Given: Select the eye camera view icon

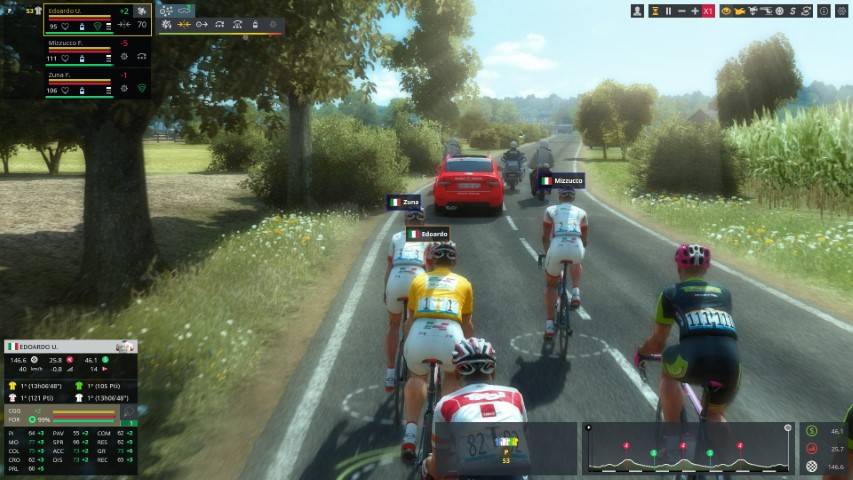Looking at the screenshot, I should click(x=725, y=11).
